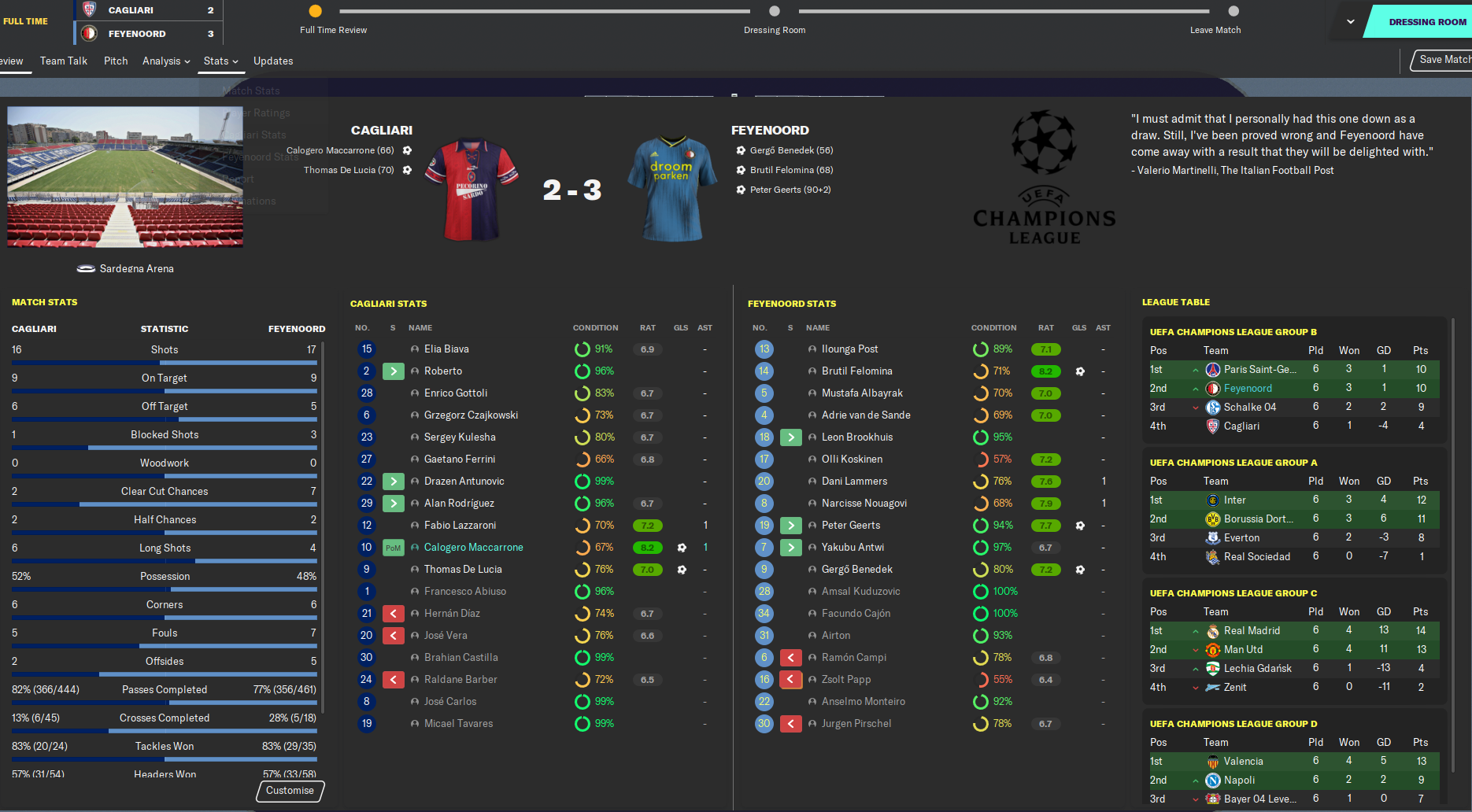Open the Stats dropdown menu
This screenshot has height=812, width=1472.
coord(220,61)
